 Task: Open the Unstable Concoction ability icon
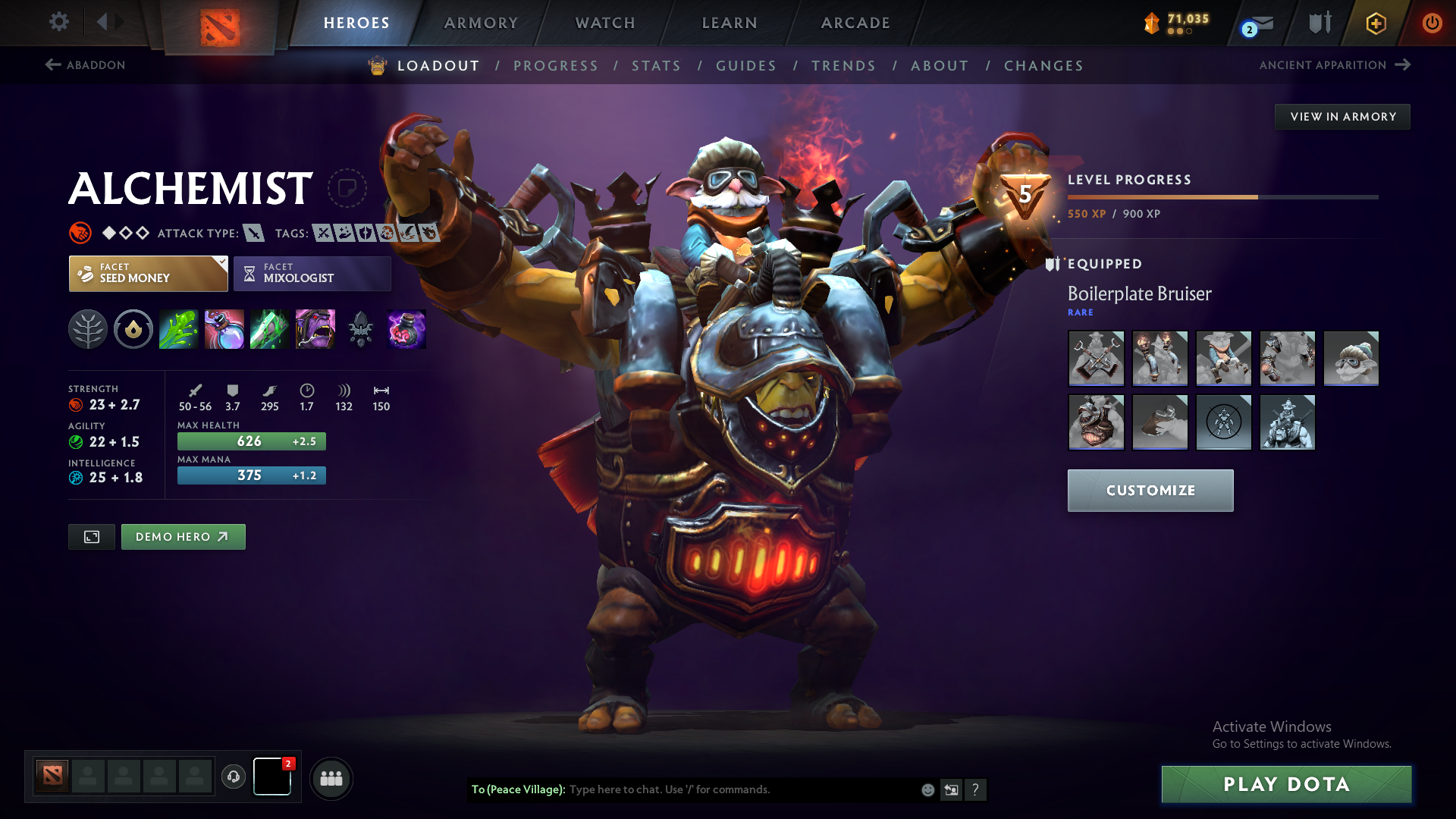(x=224, y=329)
